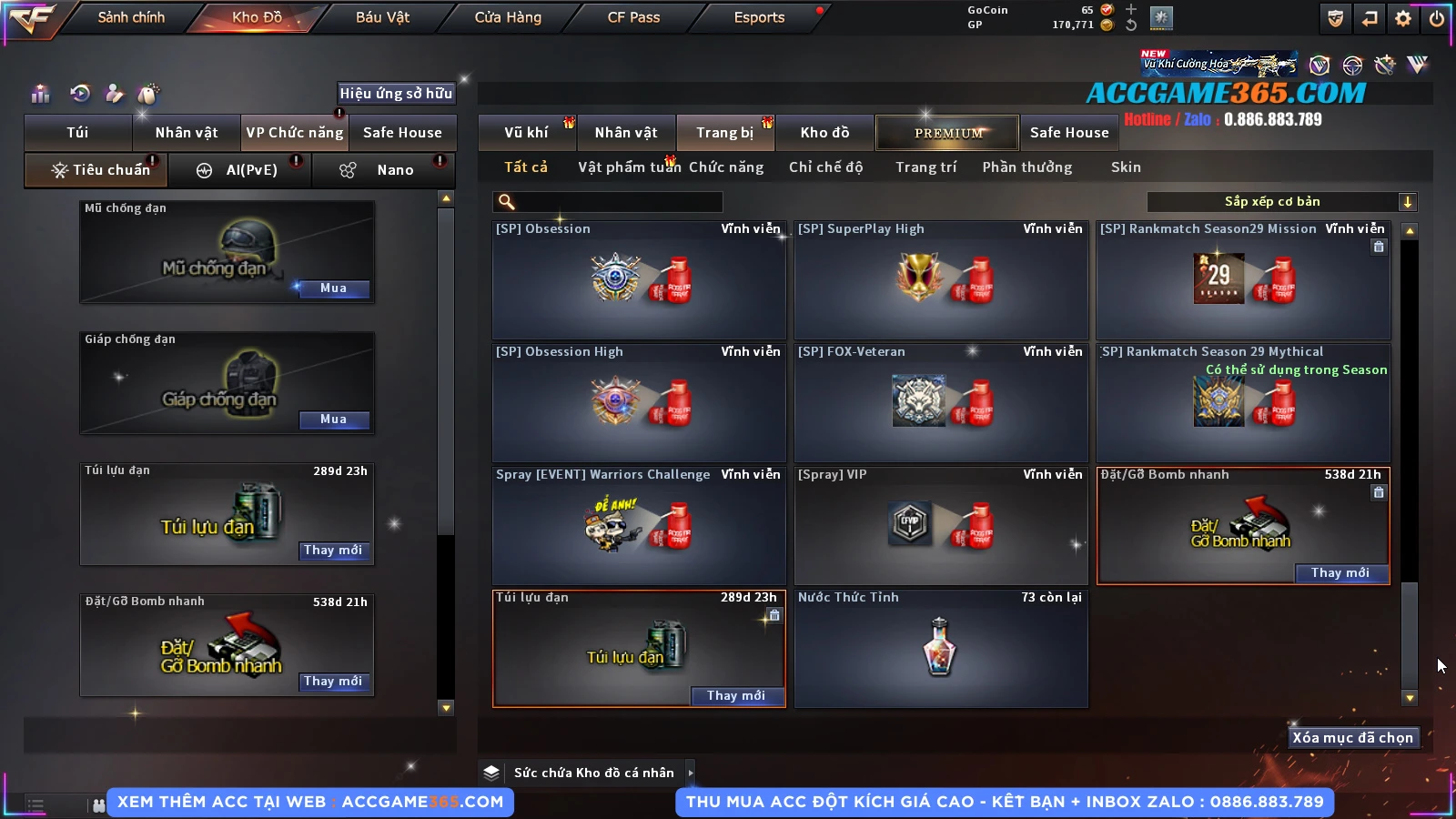Filter items by Skin
The height and width of the screenshot is (819, 1456).
[1126, 167]
